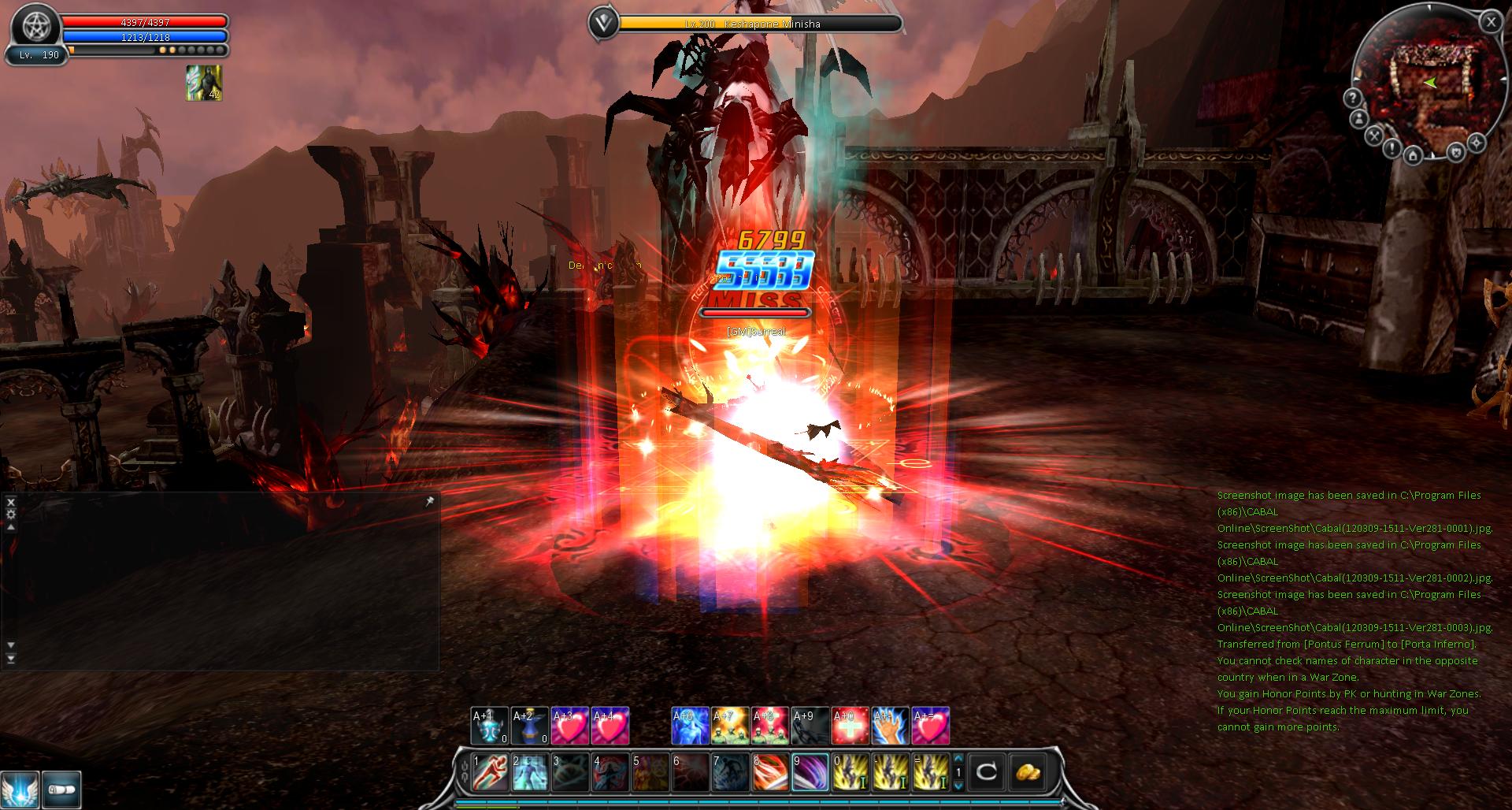Toggle the character info icon under the minimap

[x=1359, y=118]
